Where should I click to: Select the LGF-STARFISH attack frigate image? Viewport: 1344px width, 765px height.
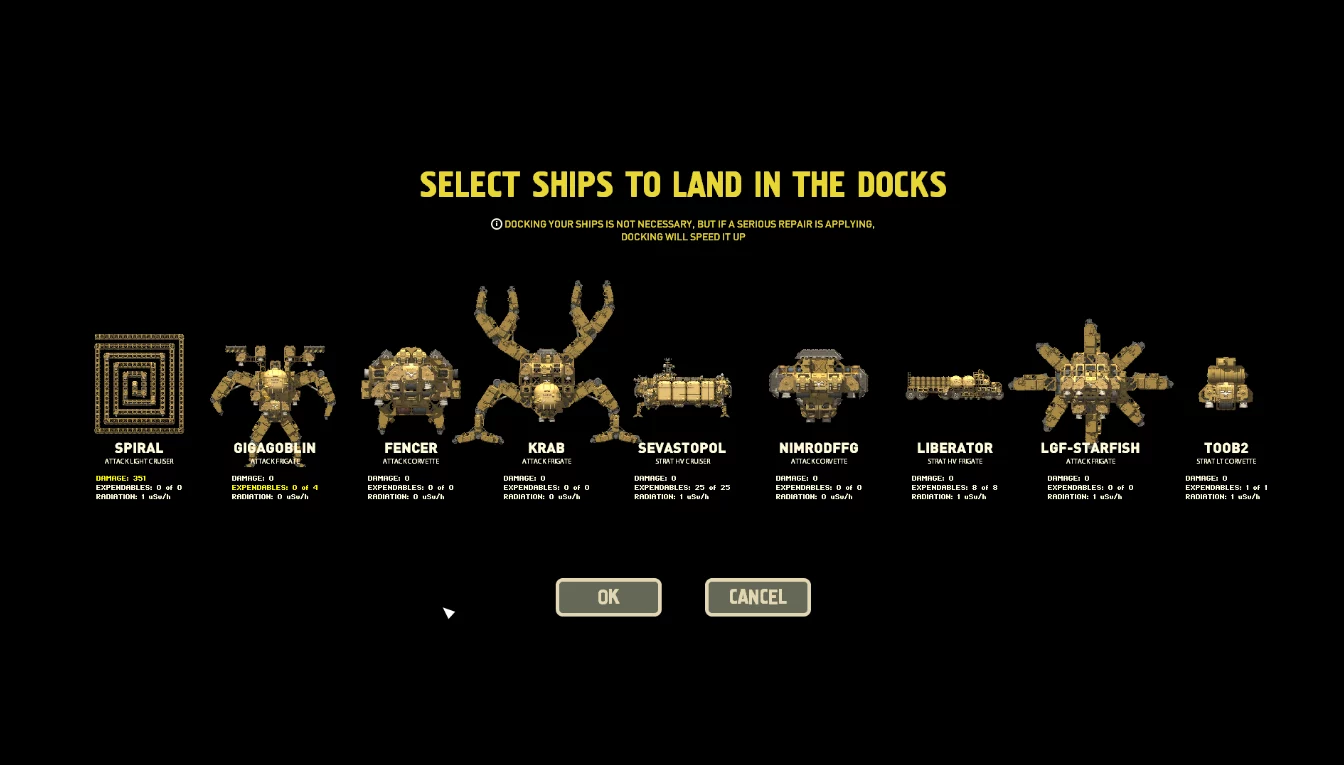(x=1090, y=385)
